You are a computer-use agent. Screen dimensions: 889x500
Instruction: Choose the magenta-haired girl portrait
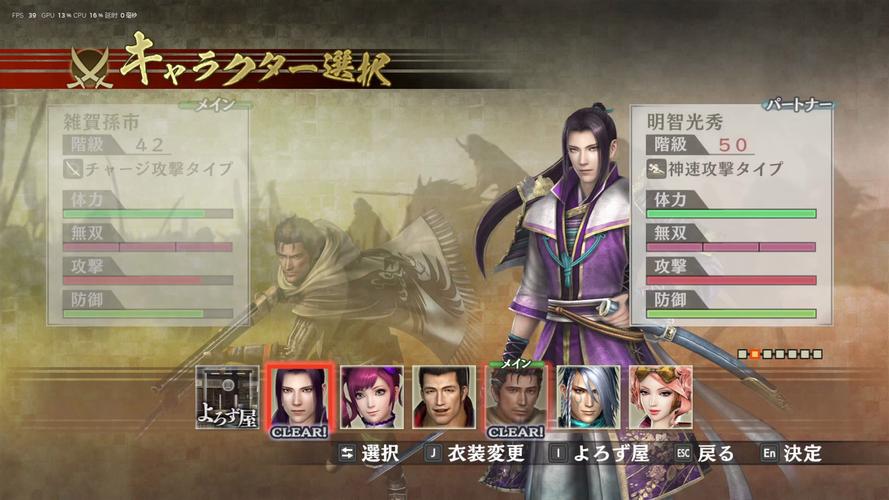tap(371, 398)
